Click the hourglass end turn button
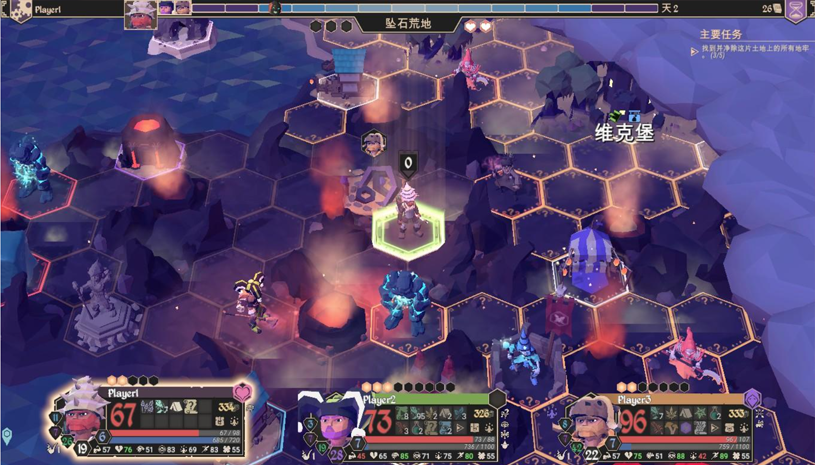The width and height of the screenshot is (815, 465). point(795,10)
